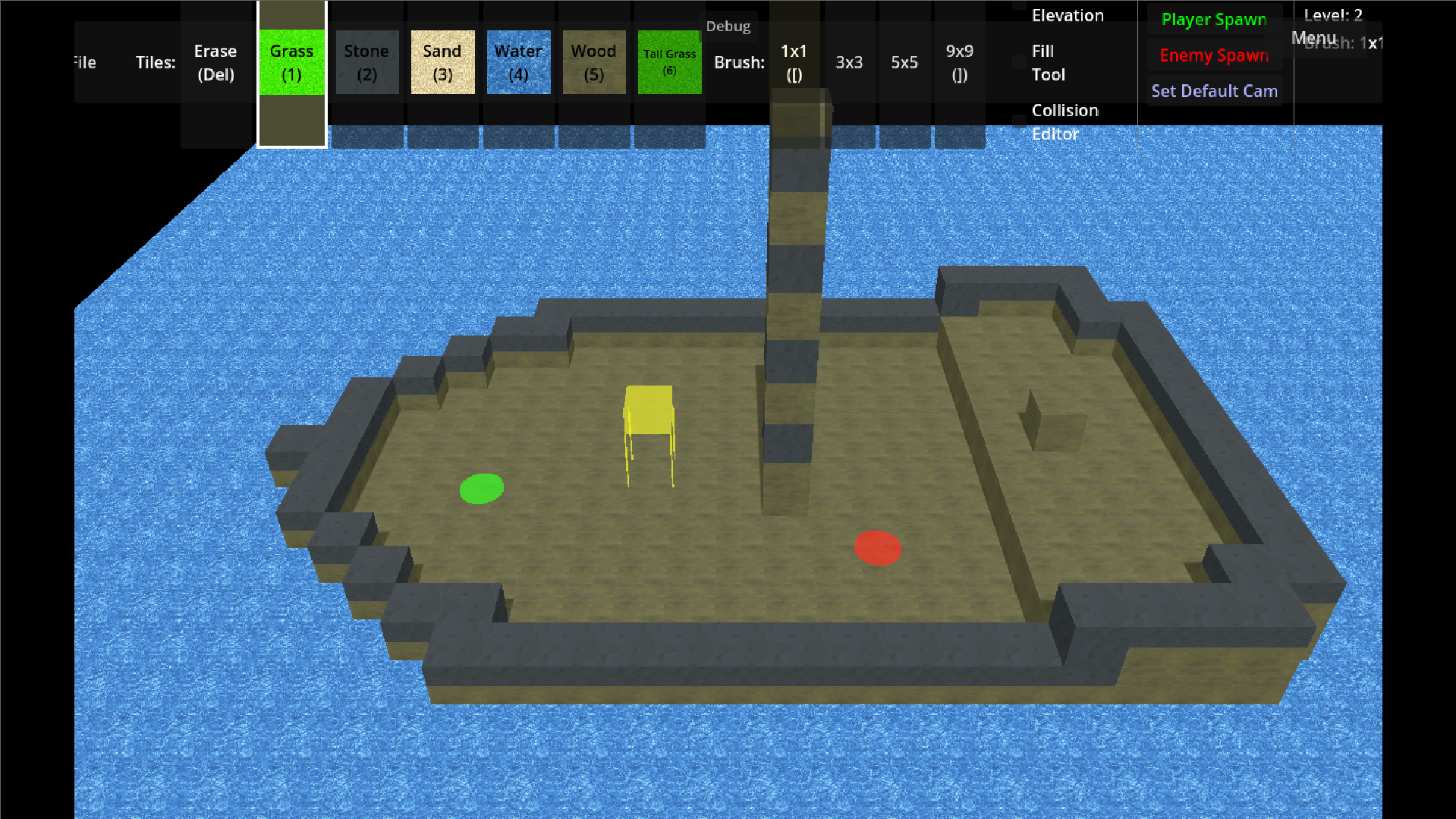Switch to the 5x5 brush
This screenshot has width=1456, height=819.
(x=904, y=62)
